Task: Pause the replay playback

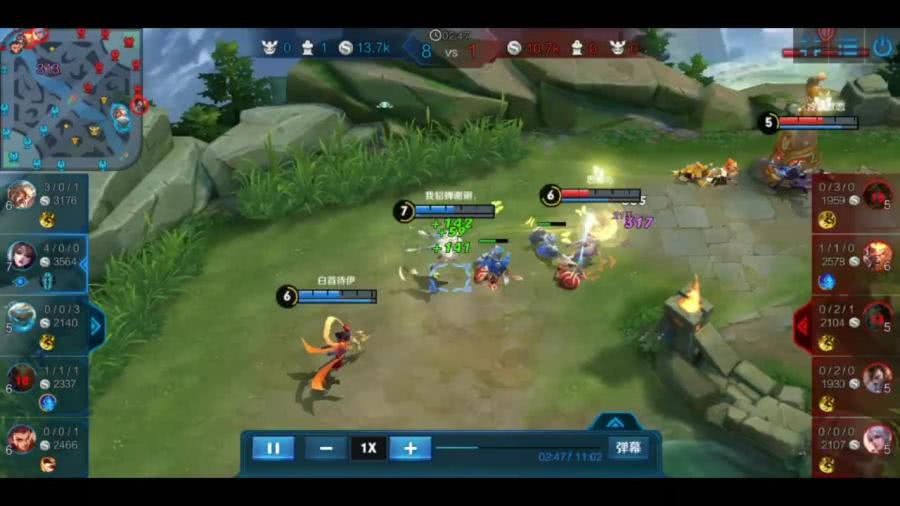Action: (x=273, y=448)
